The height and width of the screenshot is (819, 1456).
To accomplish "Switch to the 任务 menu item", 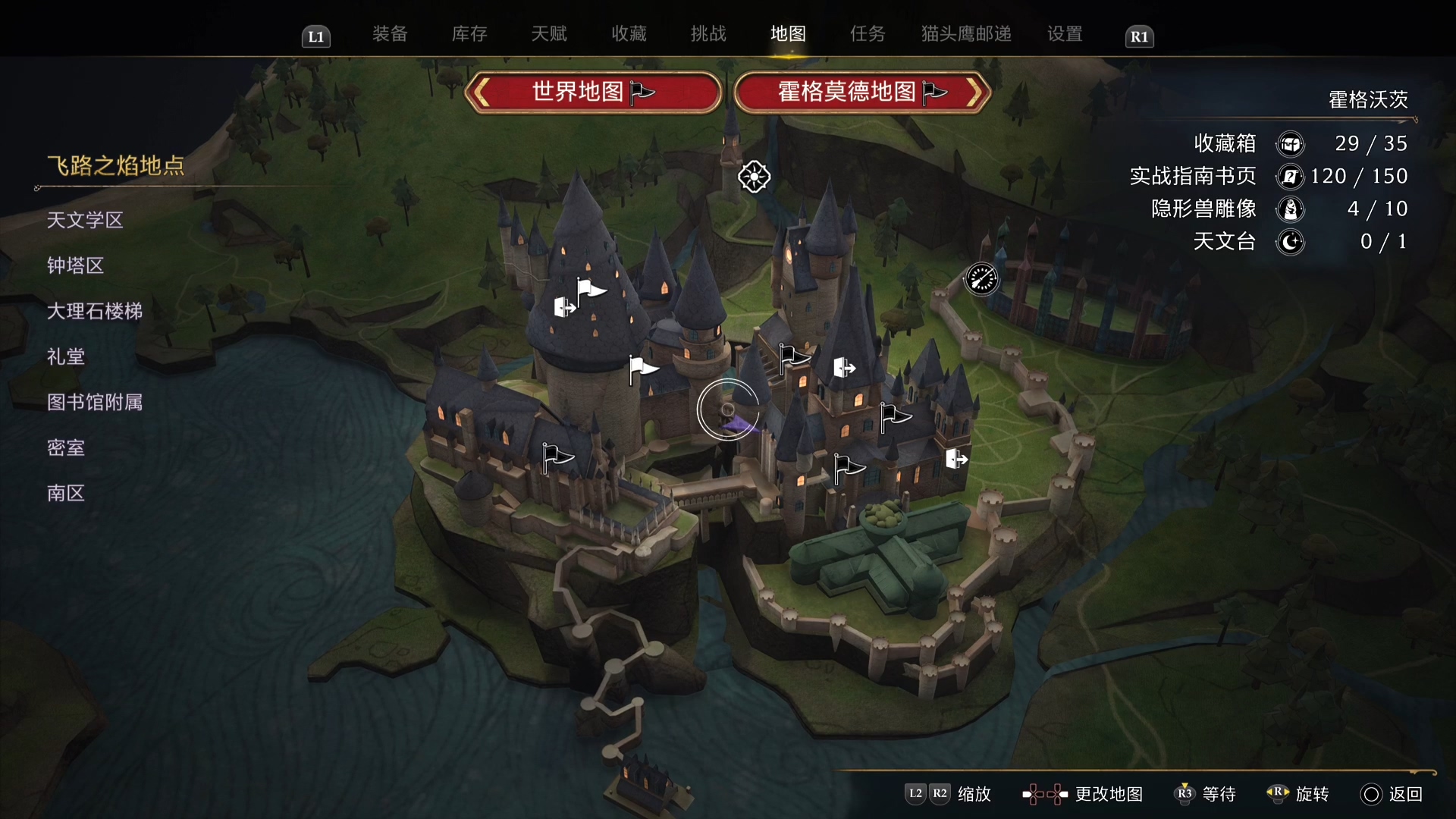I will pos(867,34).
